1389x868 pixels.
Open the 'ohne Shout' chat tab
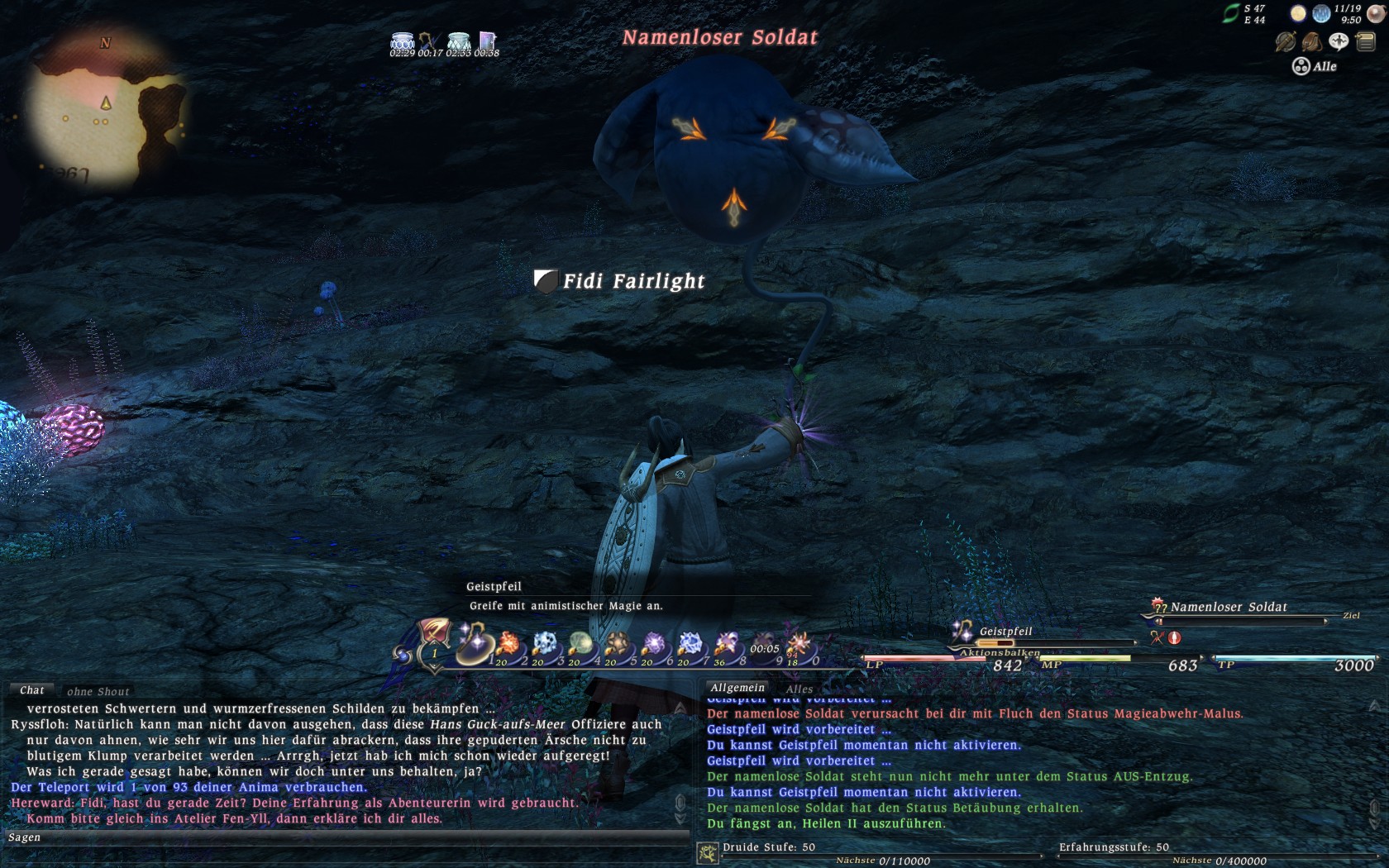pyautogui.click(x=98, y=692)
